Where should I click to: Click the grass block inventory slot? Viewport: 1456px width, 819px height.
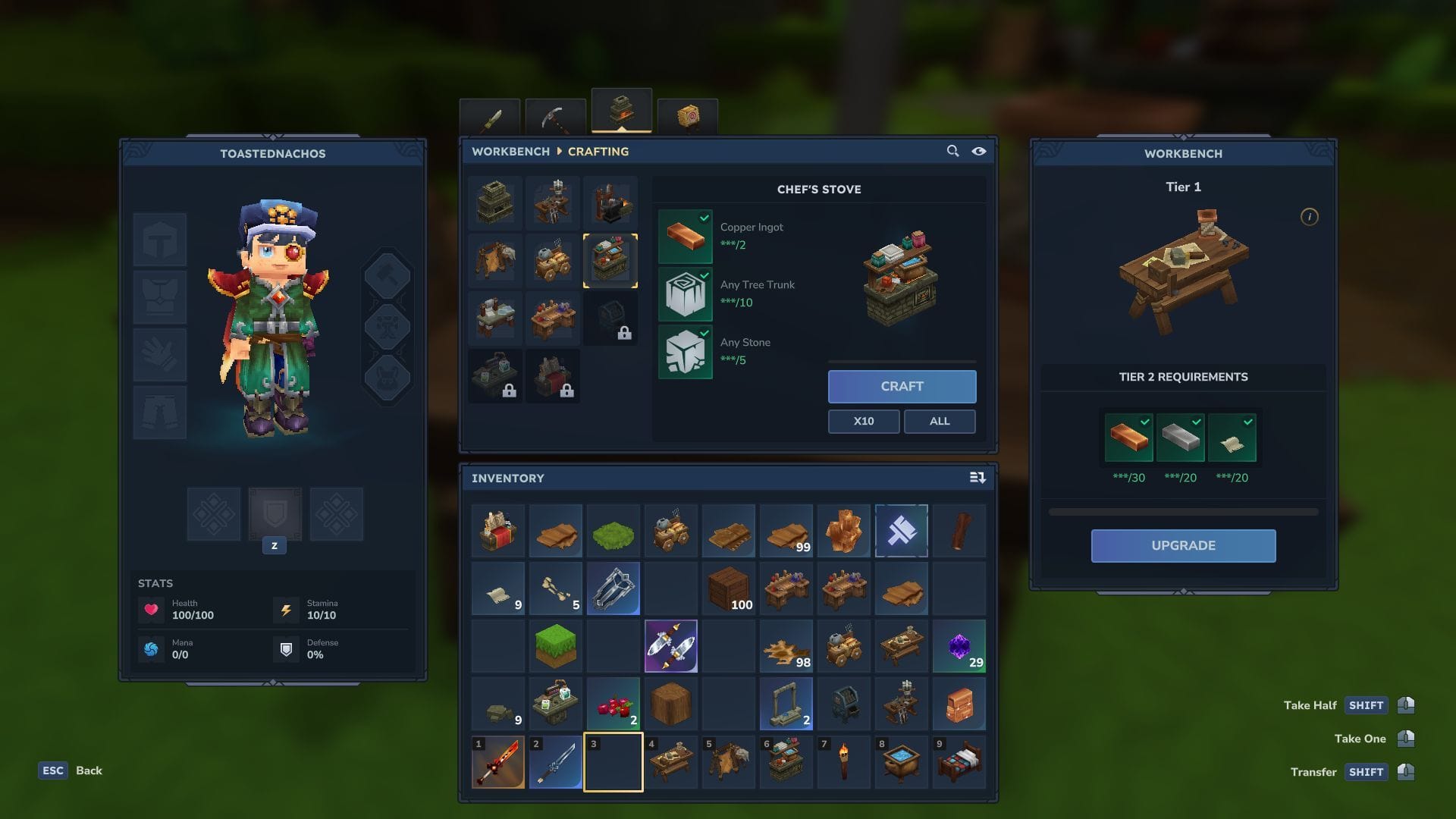point(556,647)
